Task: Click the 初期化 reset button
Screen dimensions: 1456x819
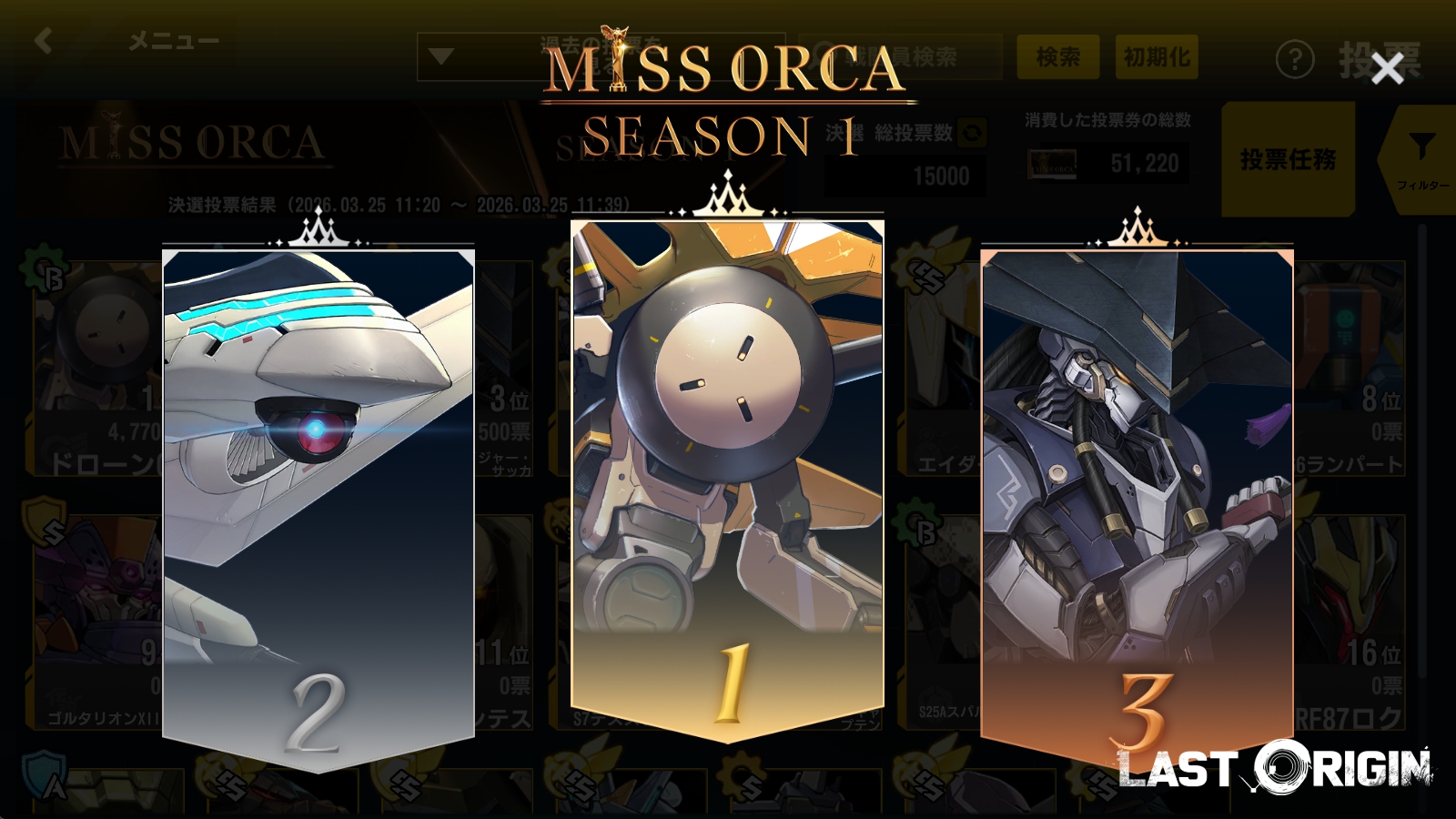Action: [1156, 57]
